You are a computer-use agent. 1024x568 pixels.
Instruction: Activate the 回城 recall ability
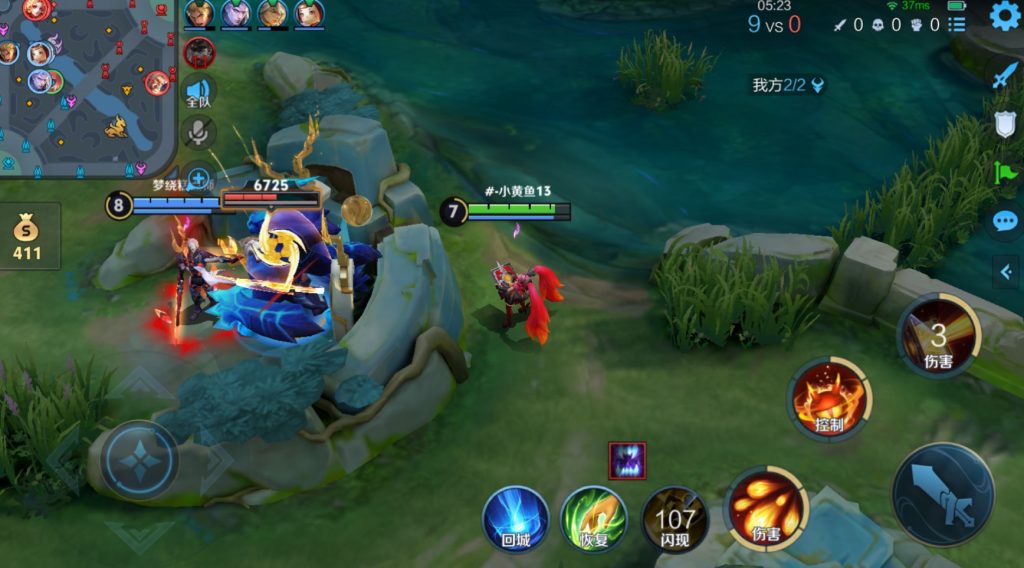516,518
